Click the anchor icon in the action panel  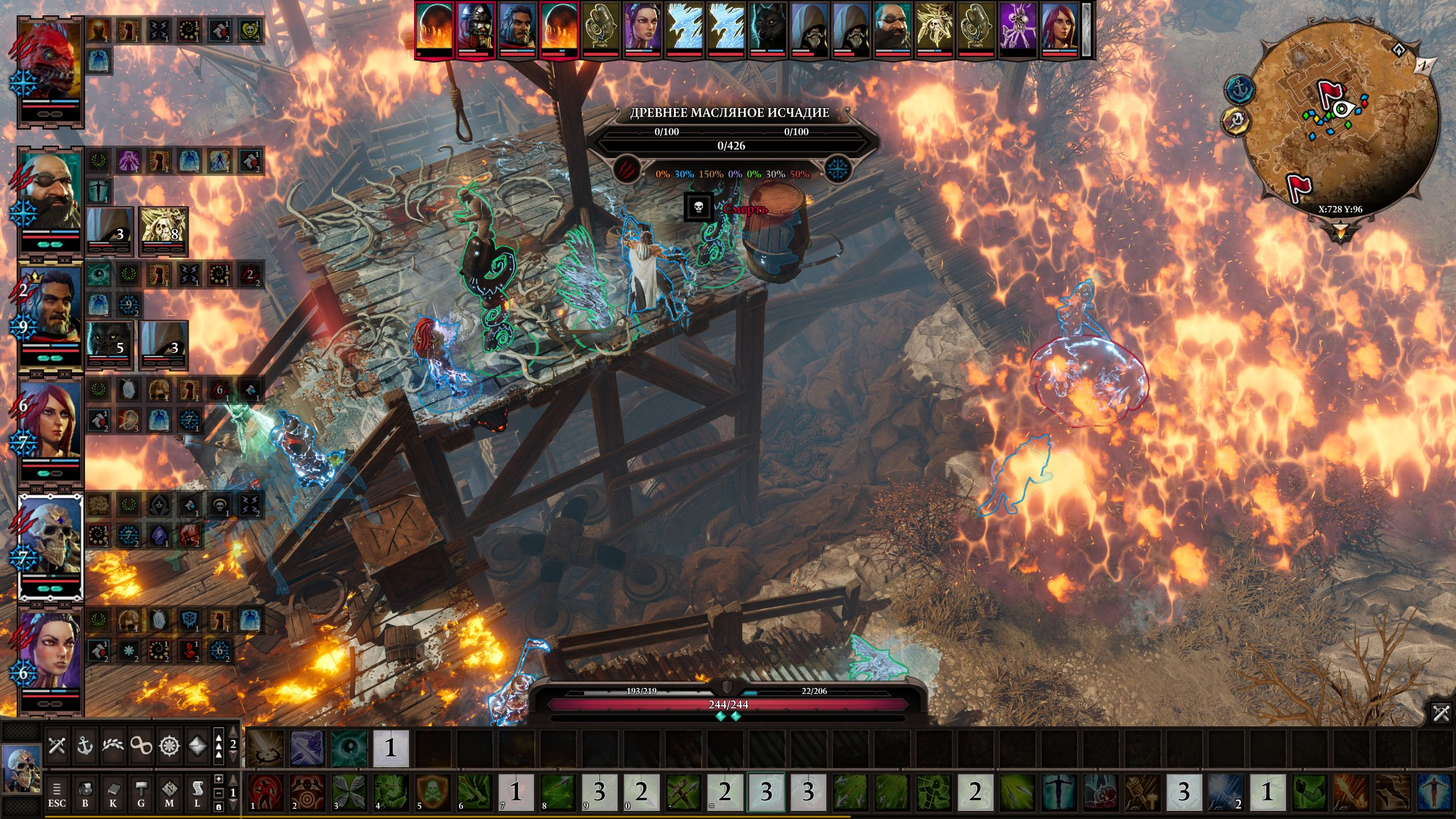point(85,745)
